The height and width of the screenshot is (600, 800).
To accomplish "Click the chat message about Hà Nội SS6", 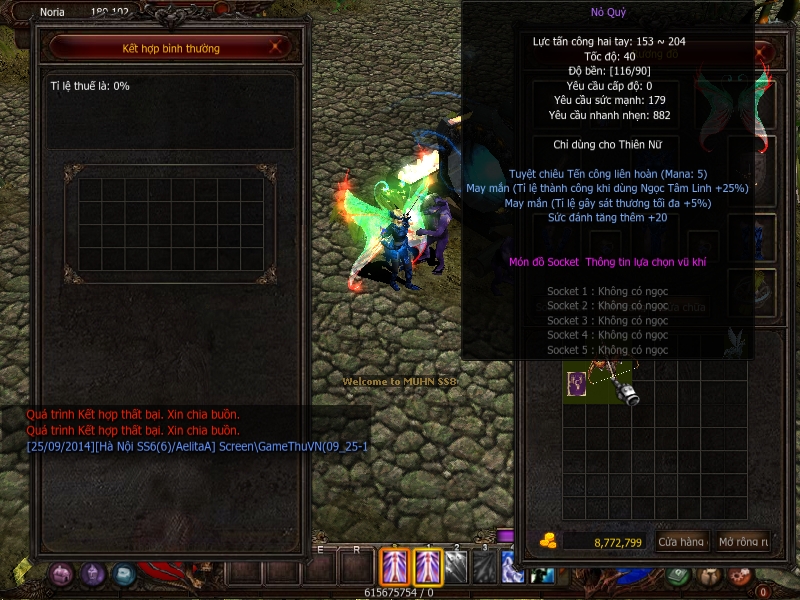I will tap(197, 445).
